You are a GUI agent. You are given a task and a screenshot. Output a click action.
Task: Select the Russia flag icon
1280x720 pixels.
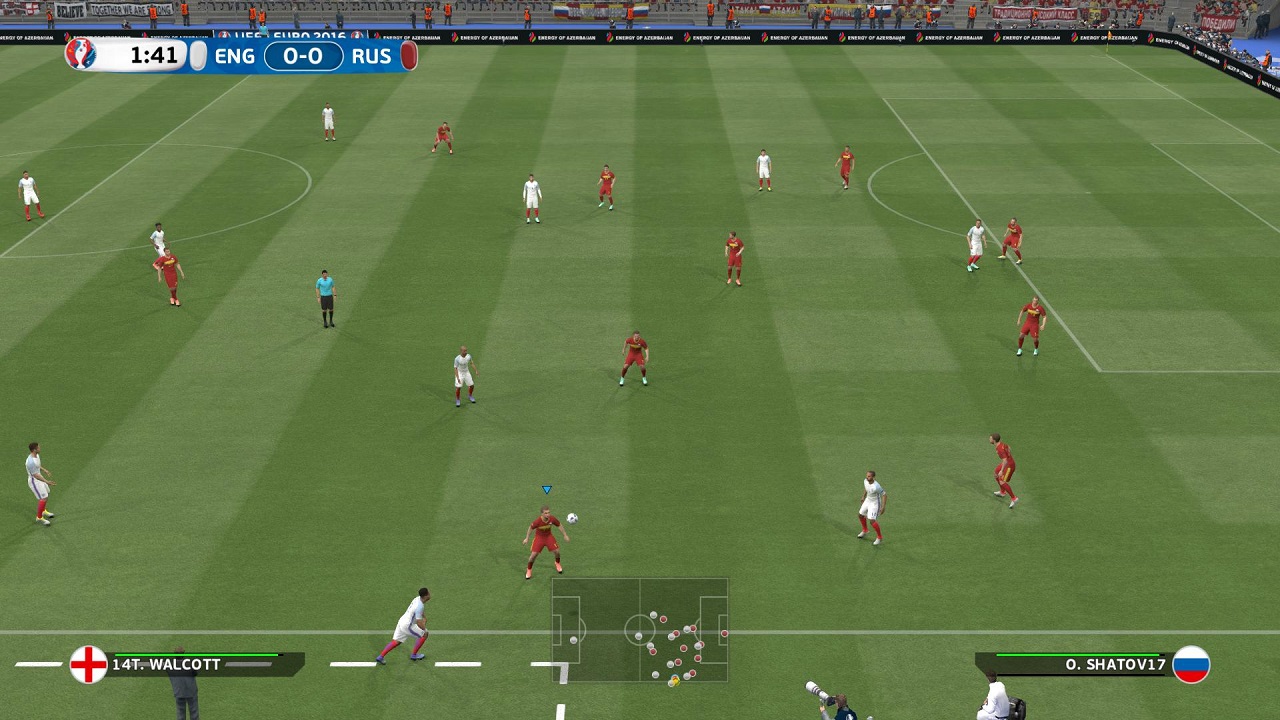click(1191, 664)
